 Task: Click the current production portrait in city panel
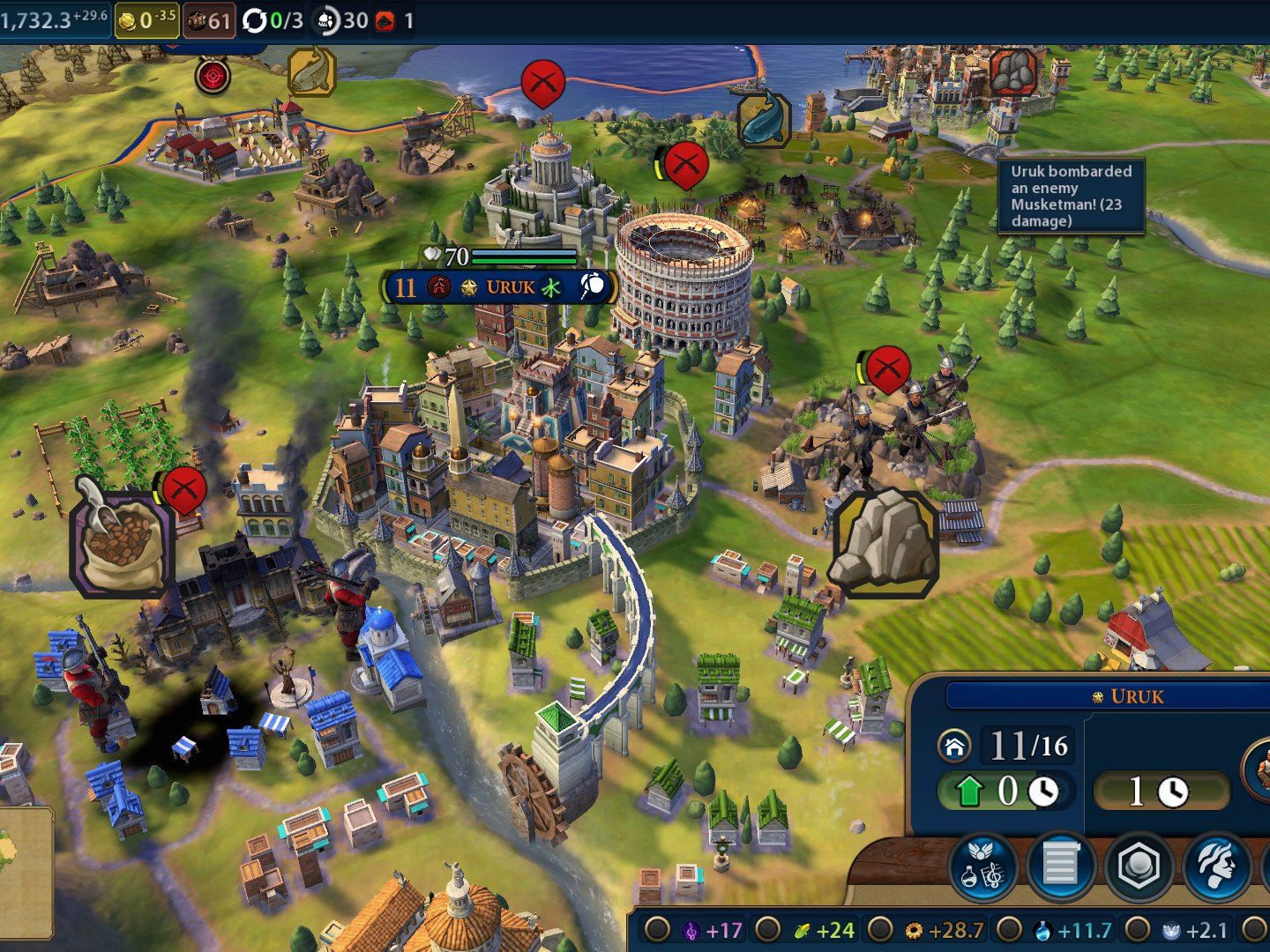click(x=1258, y=769)
